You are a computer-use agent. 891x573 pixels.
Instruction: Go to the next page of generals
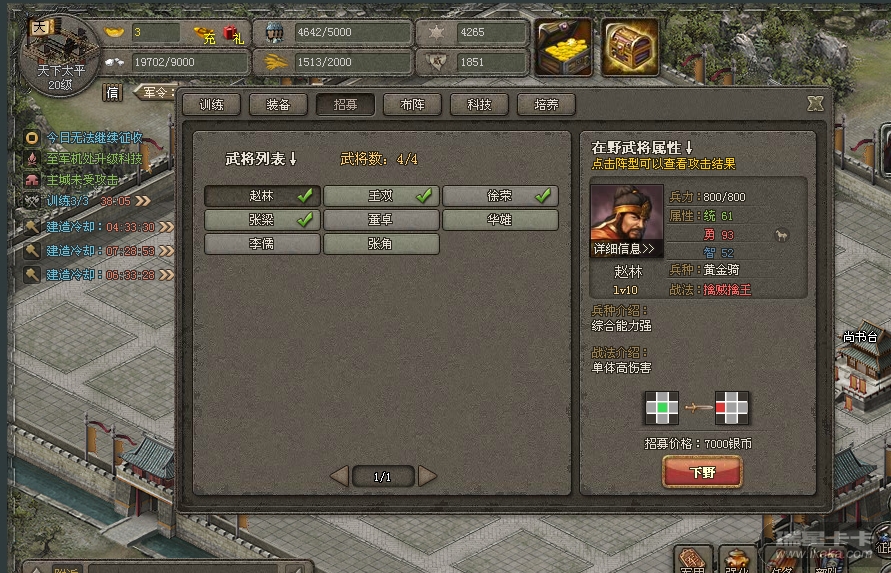(427, 476)
